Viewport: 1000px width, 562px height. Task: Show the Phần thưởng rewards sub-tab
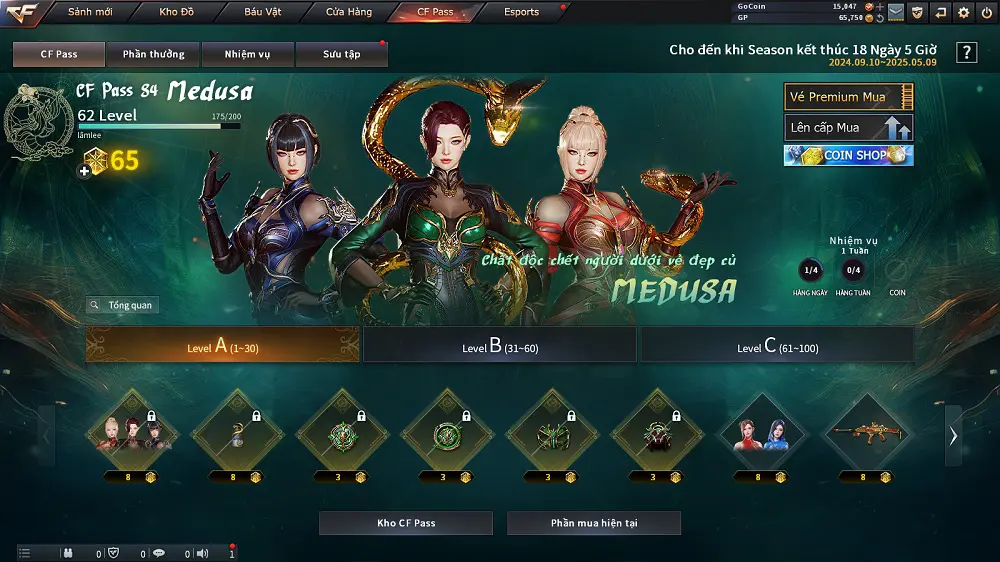click(153, 54)
